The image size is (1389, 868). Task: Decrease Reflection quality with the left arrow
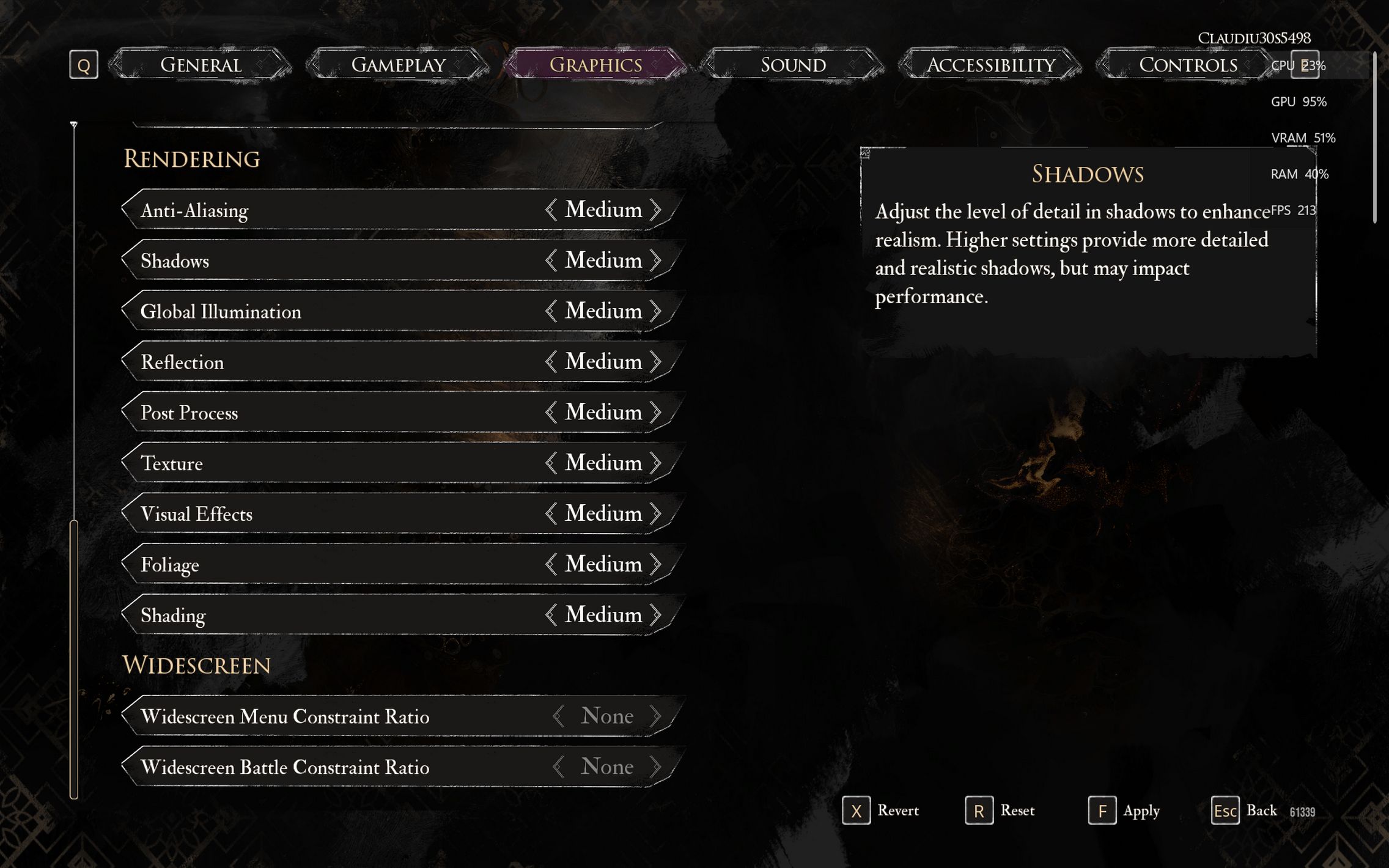point(551,362)
